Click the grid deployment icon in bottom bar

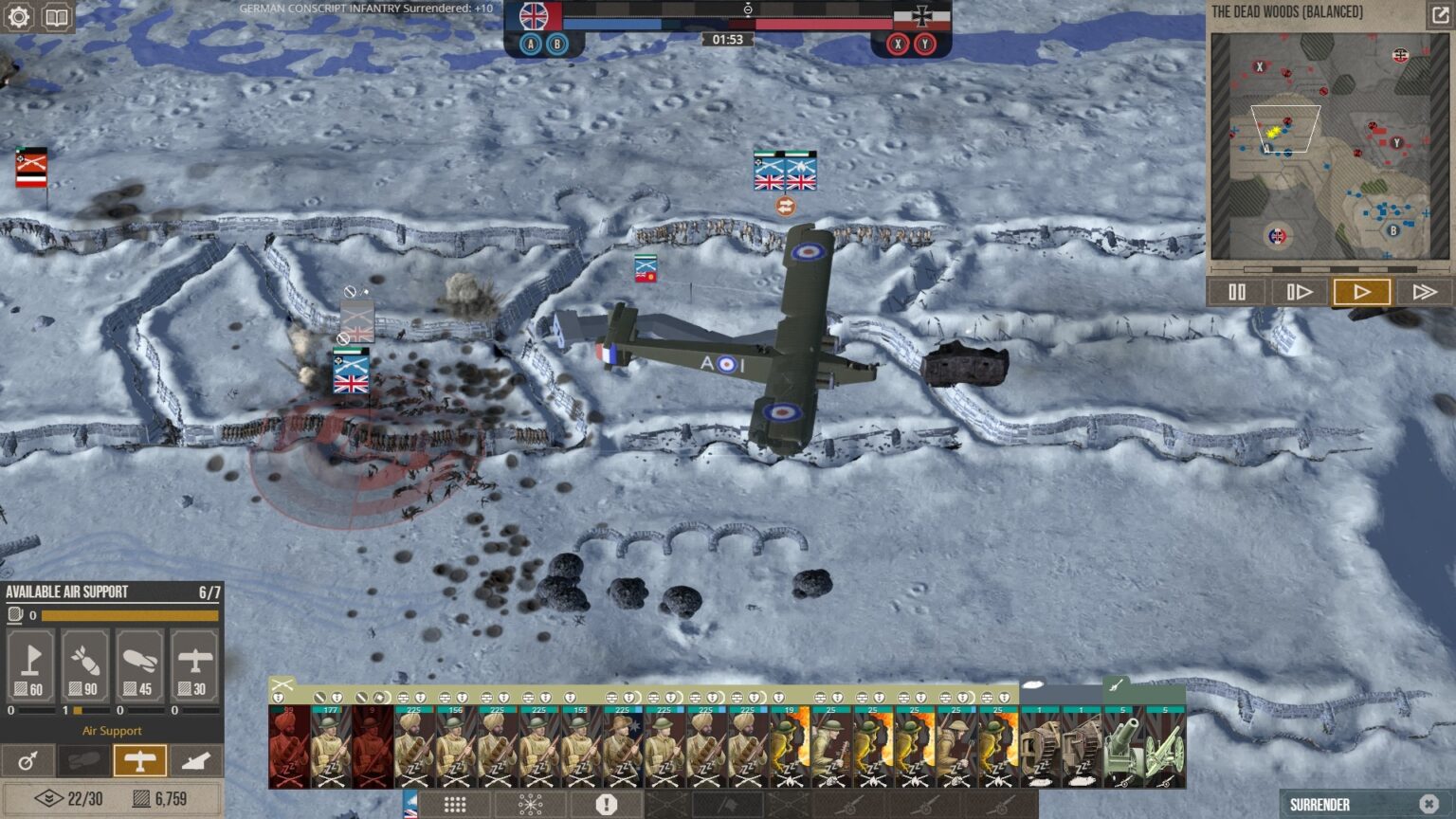pyautogui.click(x=456, y=803)
